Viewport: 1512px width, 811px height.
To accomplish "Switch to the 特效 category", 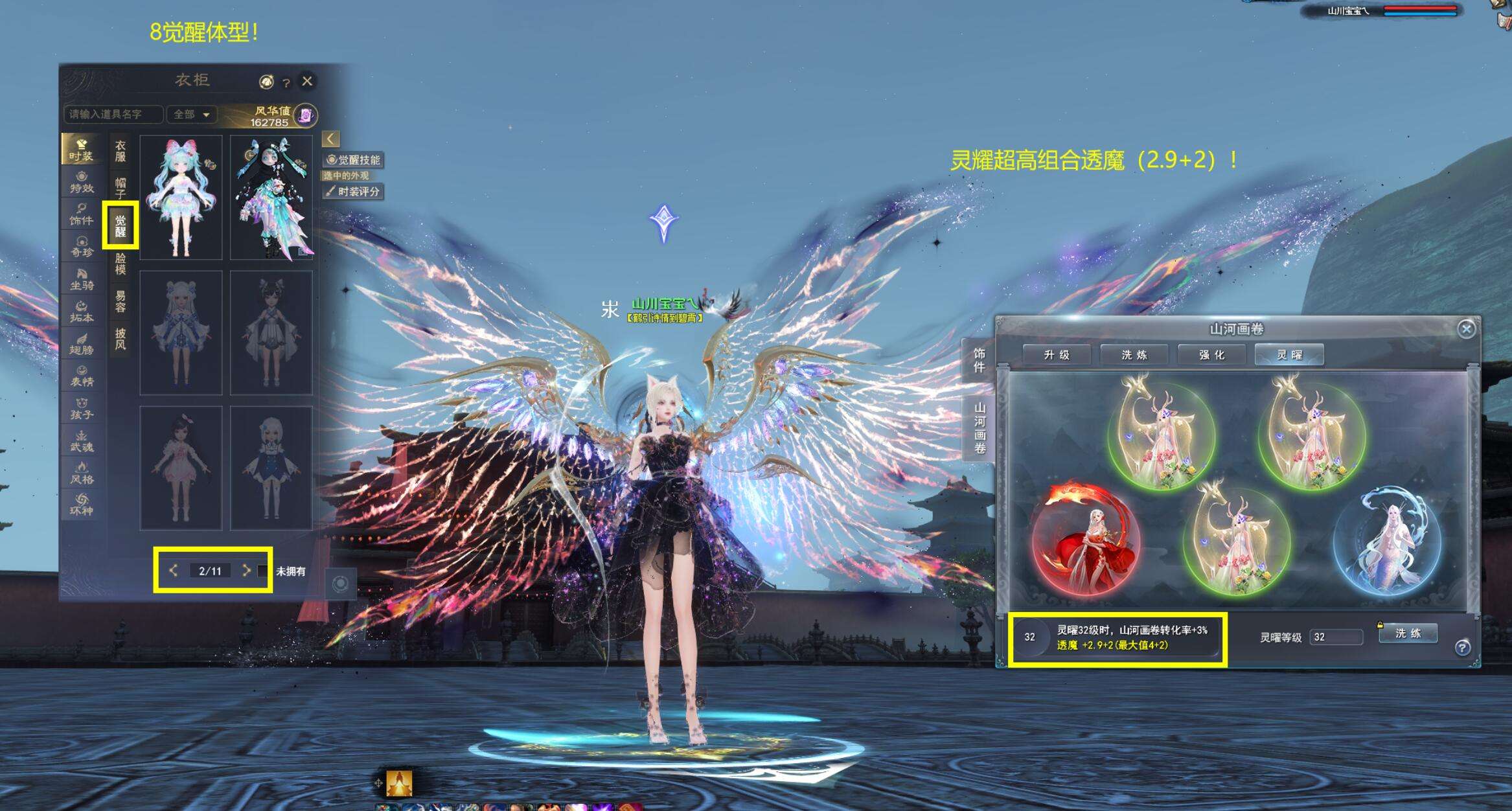I will point(82,182).
